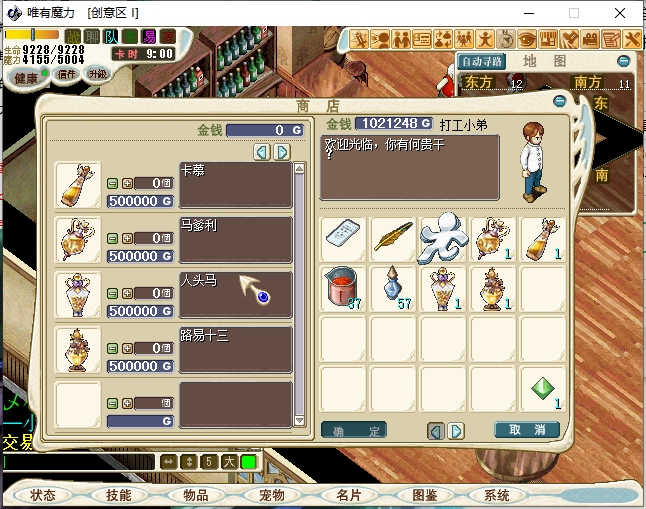Select the blue potion stack of 57
This screenshot has width=646, height=509.
coord(394,289)
